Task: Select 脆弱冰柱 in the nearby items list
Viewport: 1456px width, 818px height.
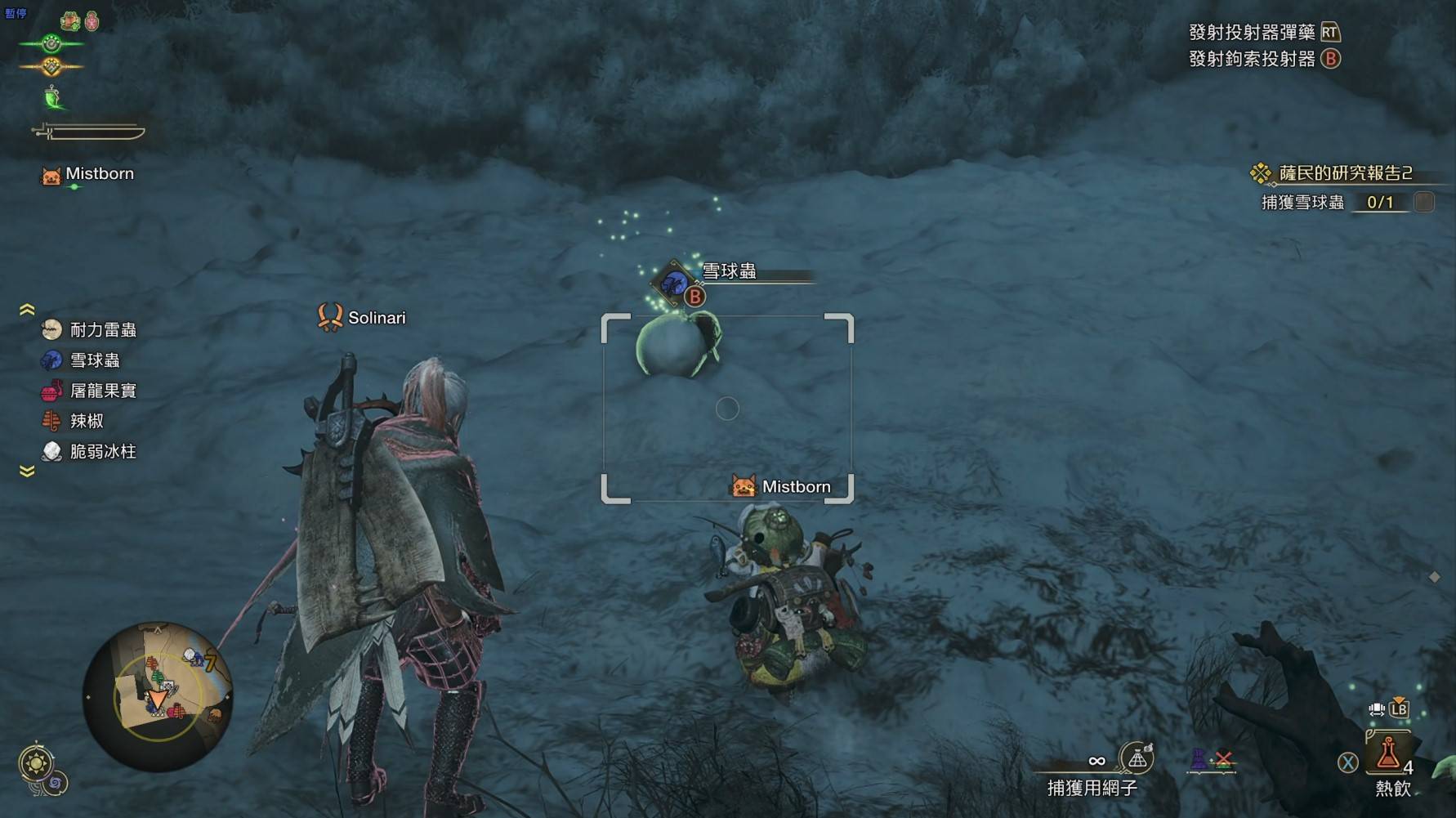Action: coord(90,451)
